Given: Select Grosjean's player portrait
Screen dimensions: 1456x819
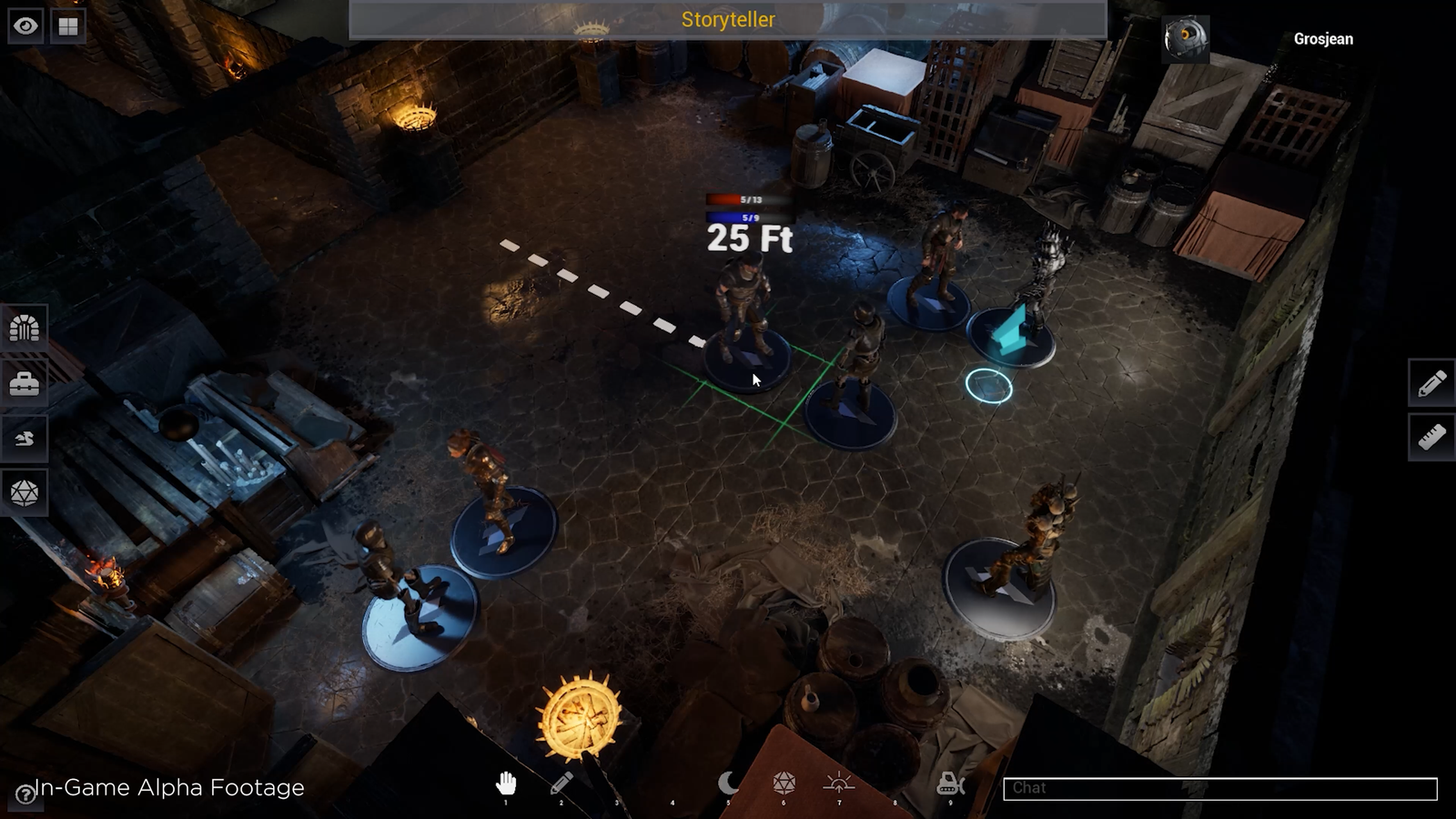Looking at the screenshot, I should click(1186, 39).
